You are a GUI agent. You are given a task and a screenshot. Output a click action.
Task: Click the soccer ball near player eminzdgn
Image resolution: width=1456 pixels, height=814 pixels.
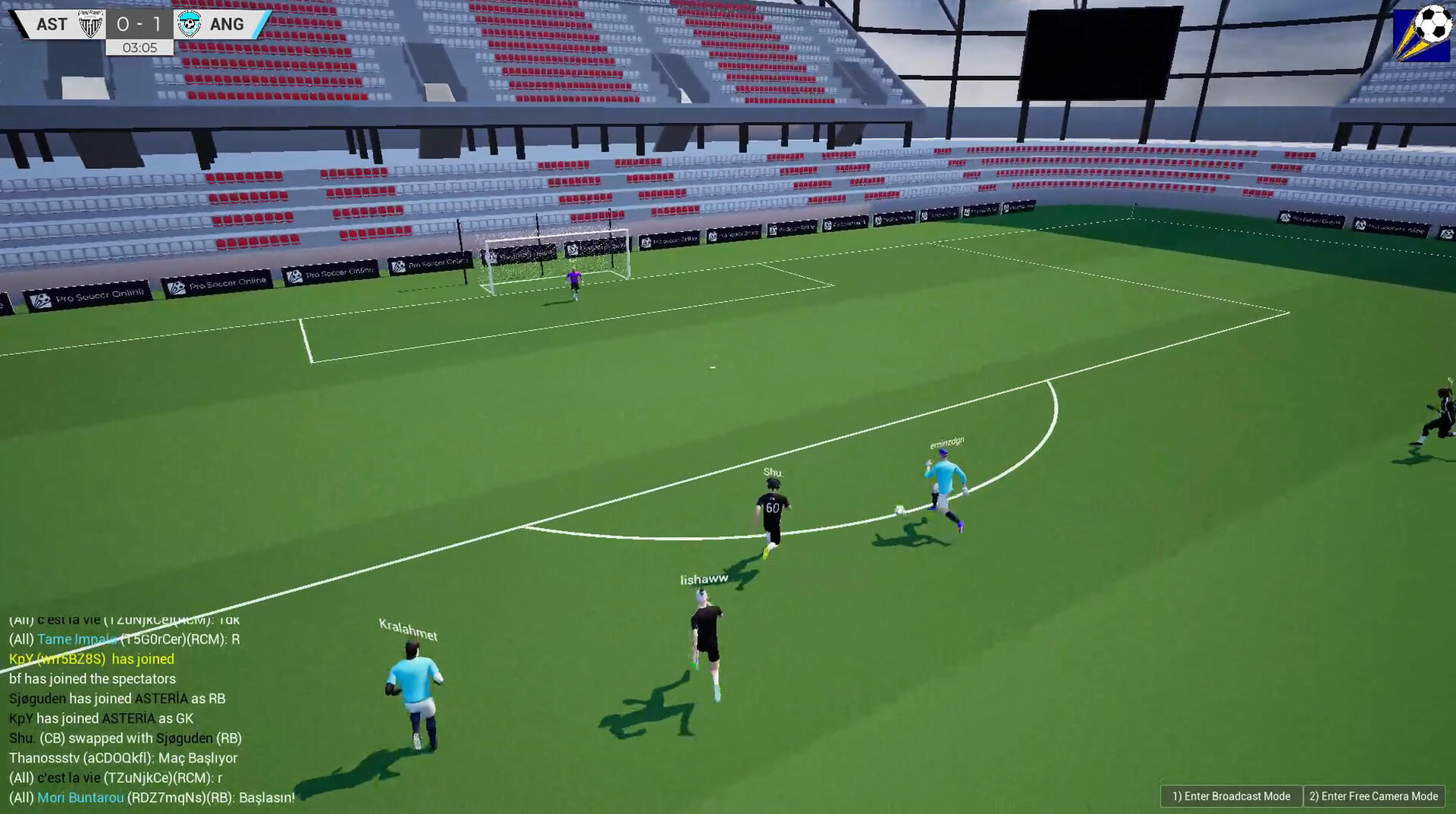point(899,510)
